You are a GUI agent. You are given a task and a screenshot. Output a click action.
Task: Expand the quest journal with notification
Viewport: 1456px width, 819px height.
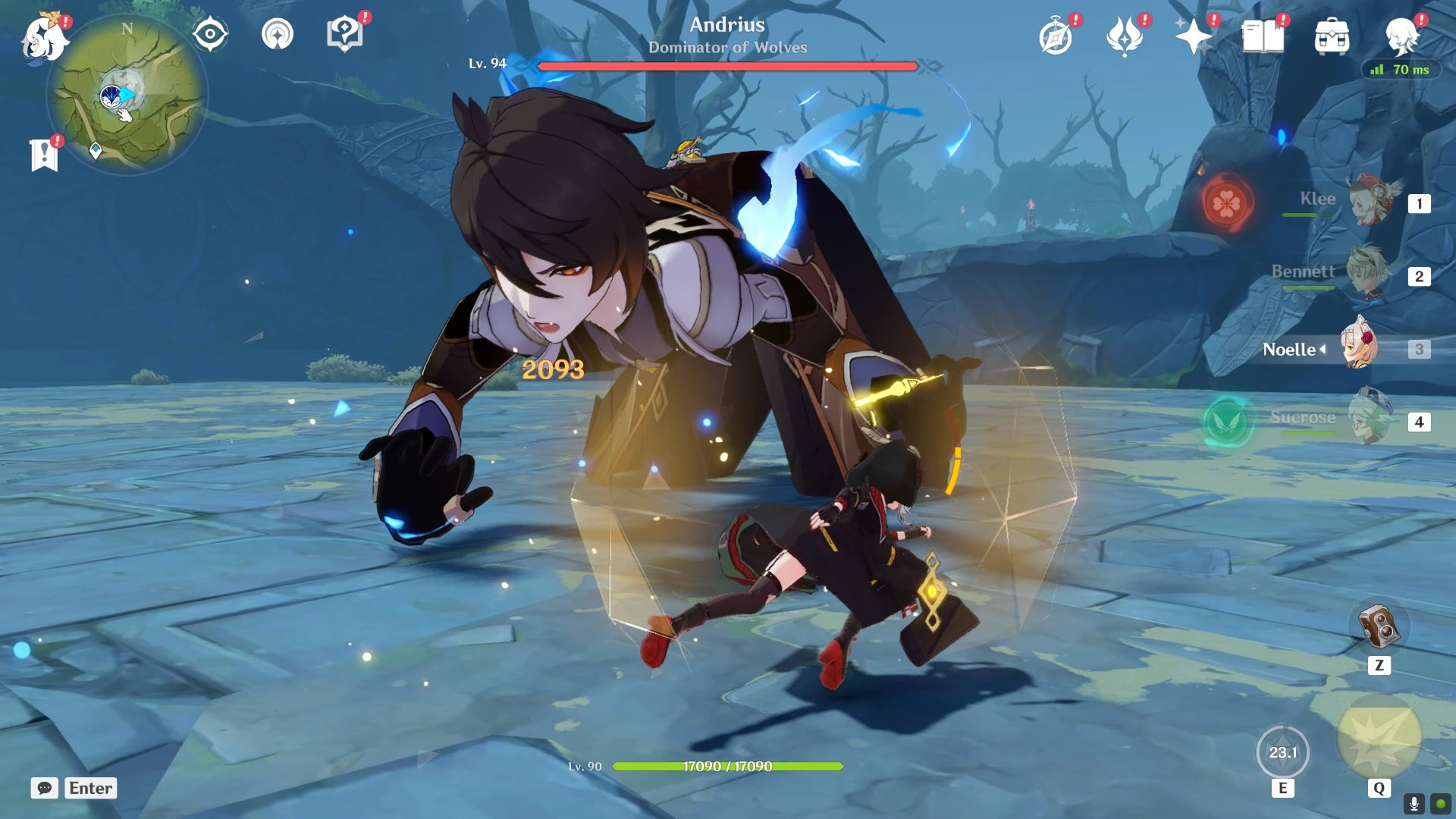point(44,154)
